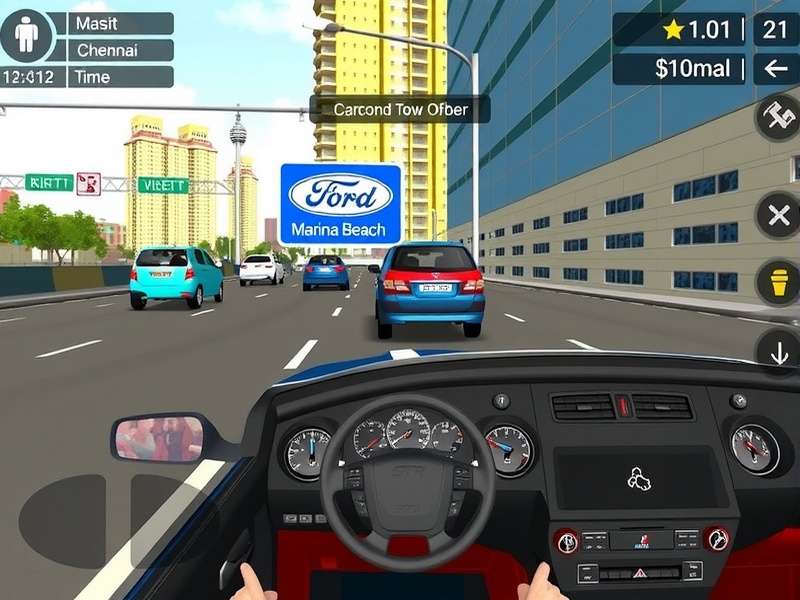Activate the down arrow button
Image resolution: width=800 pixels, height=600 pixels.
point(778,350)
